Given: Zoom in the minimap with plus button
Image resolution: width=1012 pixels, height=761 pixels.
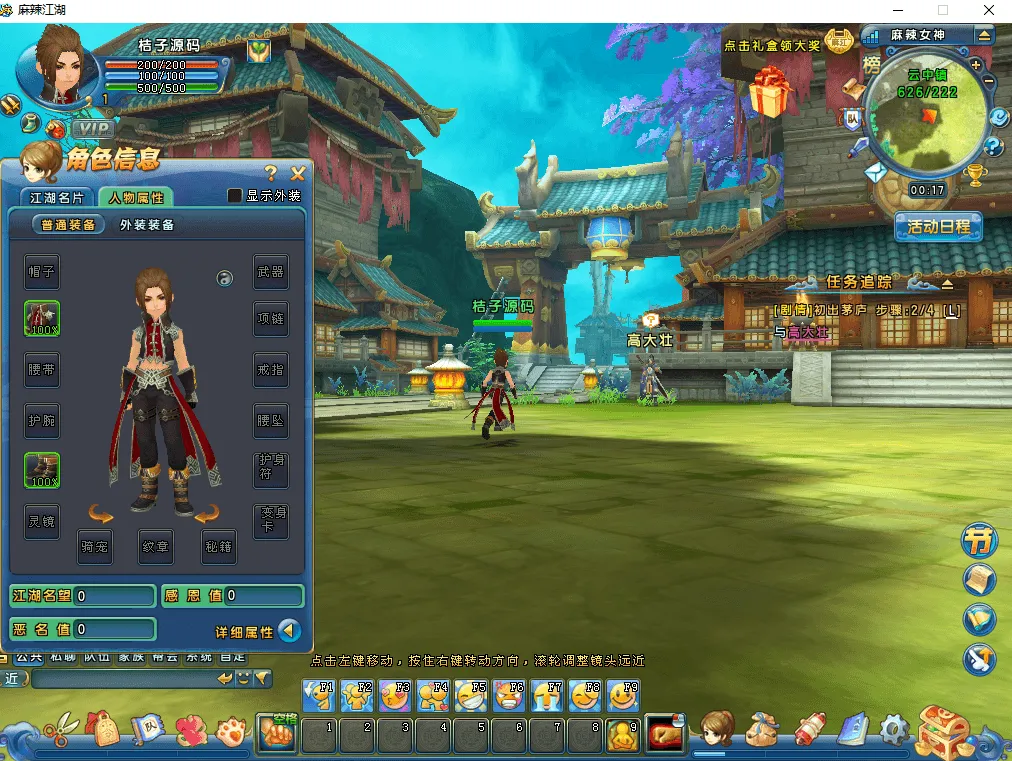Looking at the screenshot, I should click(976, 65).
